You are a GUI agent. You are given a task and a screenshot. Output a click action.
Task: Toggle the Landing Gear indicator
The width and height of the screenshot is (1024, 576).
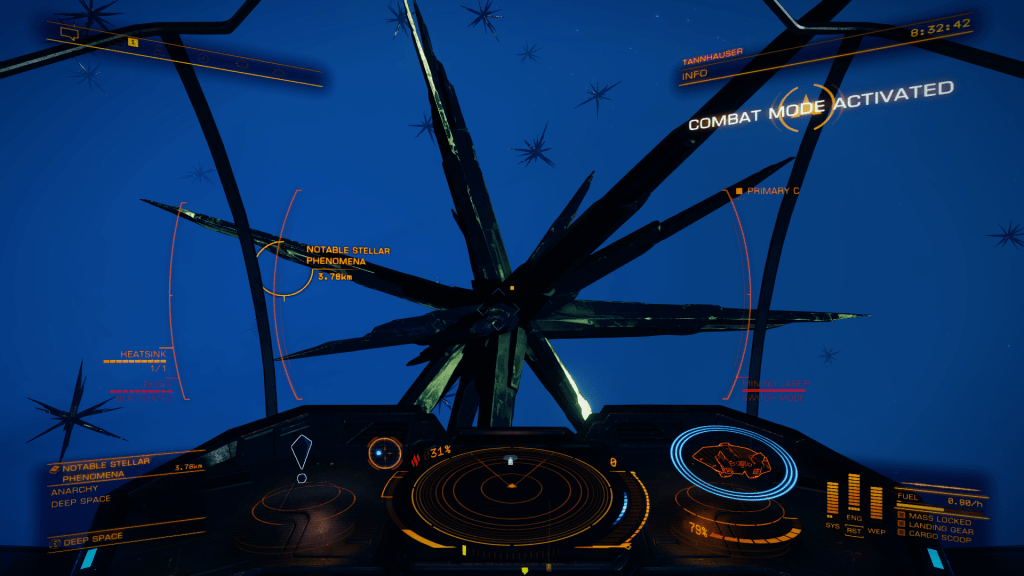[934, 528]
